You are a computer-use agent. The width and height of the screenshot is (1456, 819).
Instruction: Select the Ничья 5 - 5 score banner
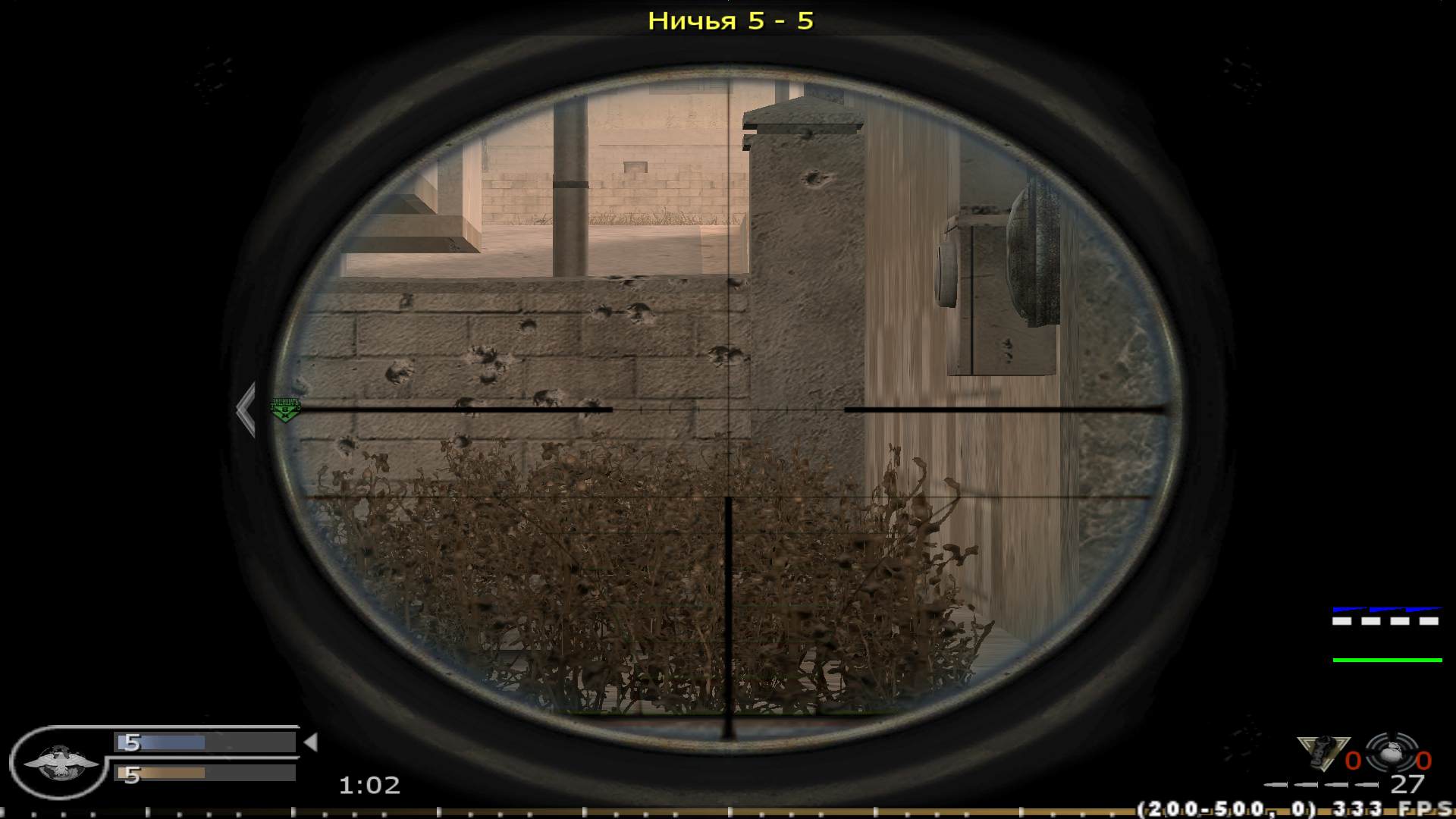(x=732, y=21)
